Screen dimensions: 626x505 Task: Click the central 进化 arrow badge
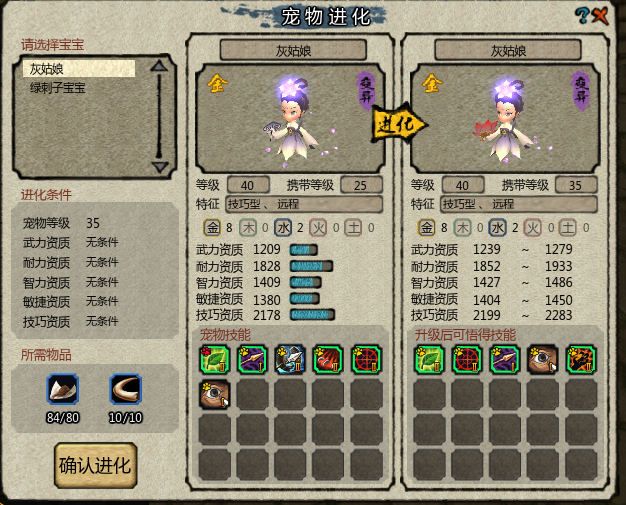(398, 124)
